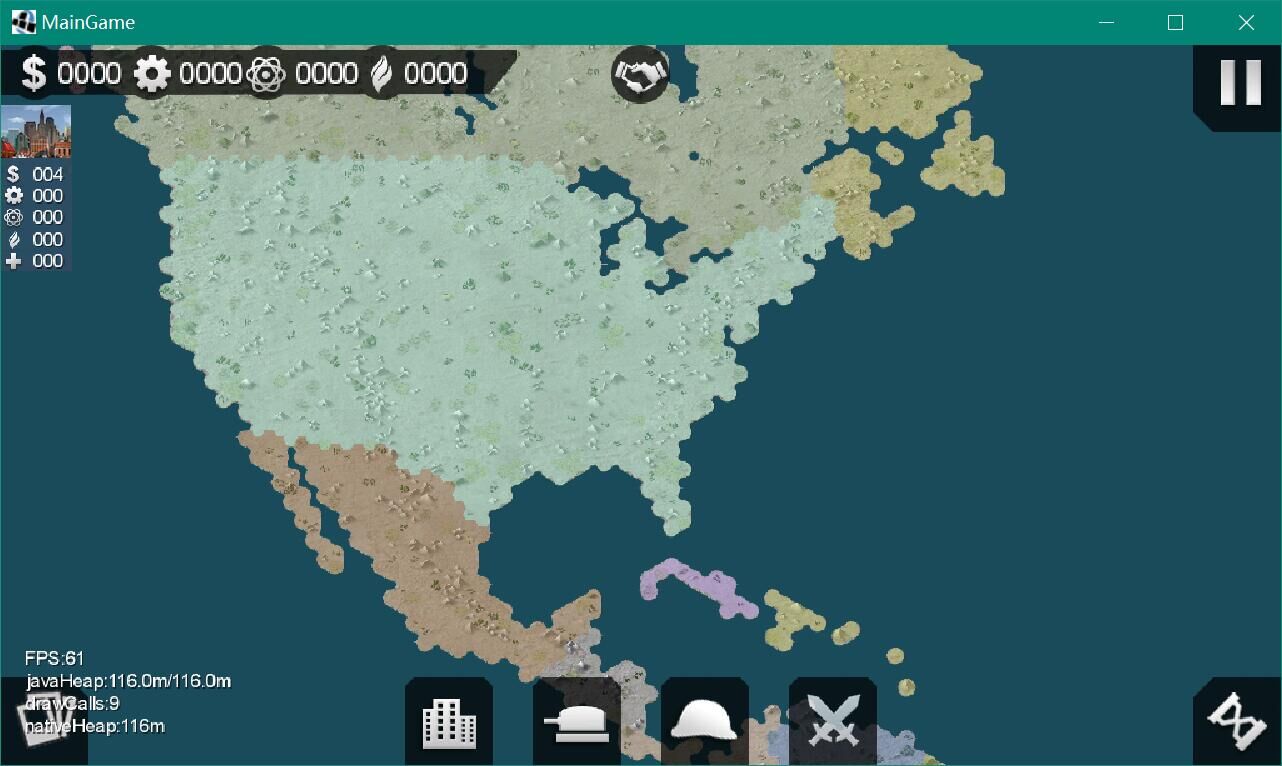
Task: Activate the crossed swords attack button
Action: coord(832,722)
